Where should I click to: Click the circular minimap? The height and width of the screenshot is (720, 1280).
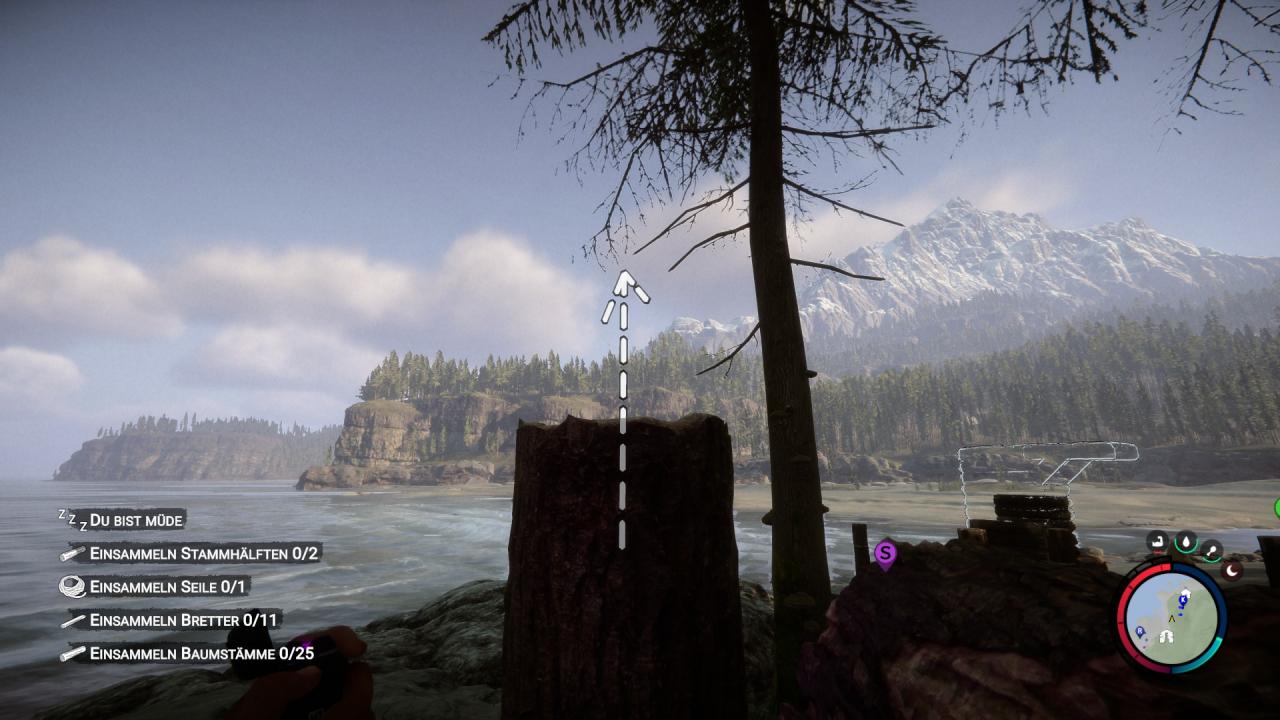click(x=1172, y=617)
